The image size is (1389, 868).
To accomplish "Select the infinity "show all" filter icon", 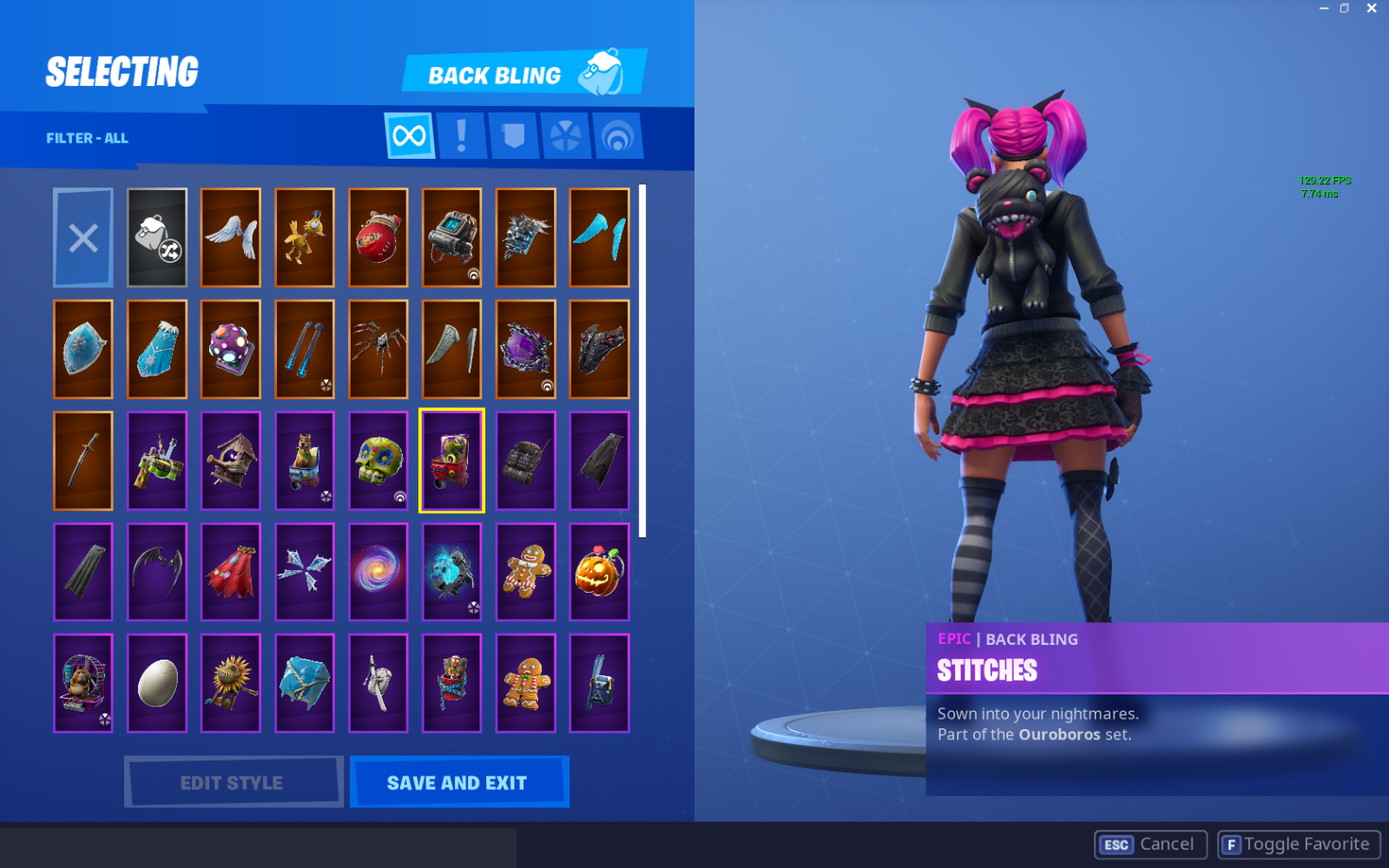I will [409, 135].
